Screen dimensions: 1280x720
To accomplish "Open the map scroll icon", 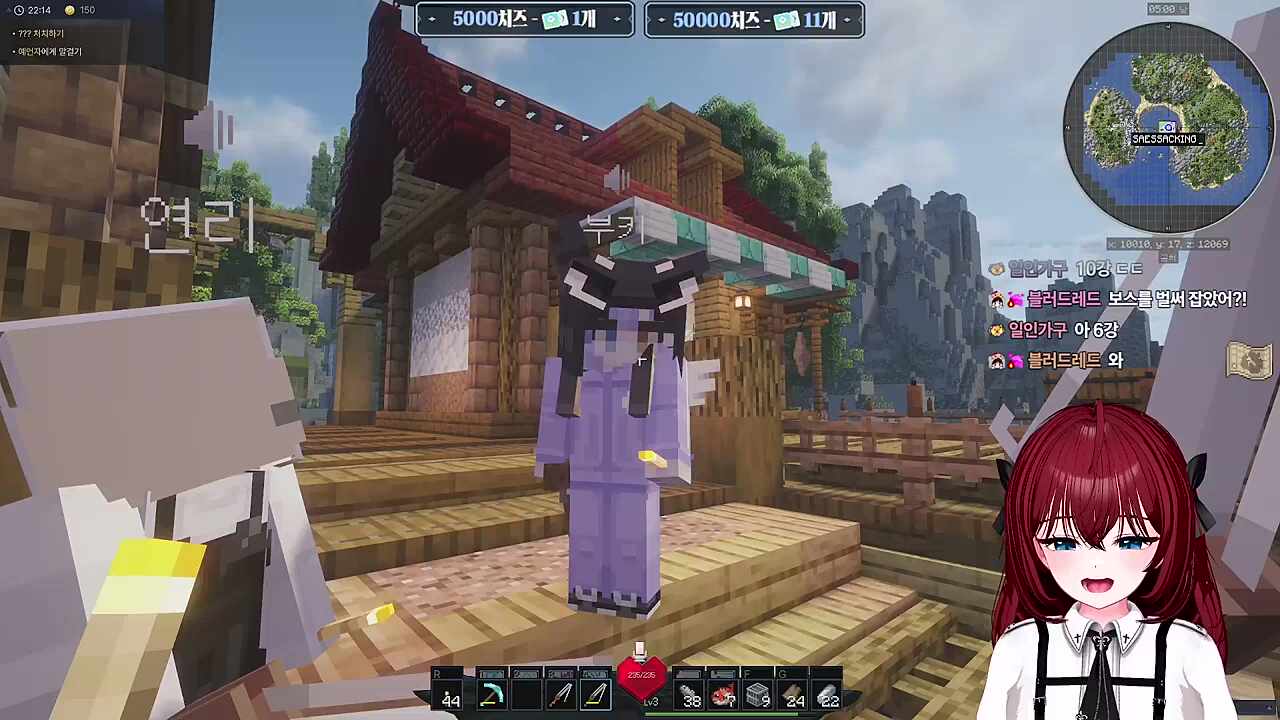I will click(1248, 362).
